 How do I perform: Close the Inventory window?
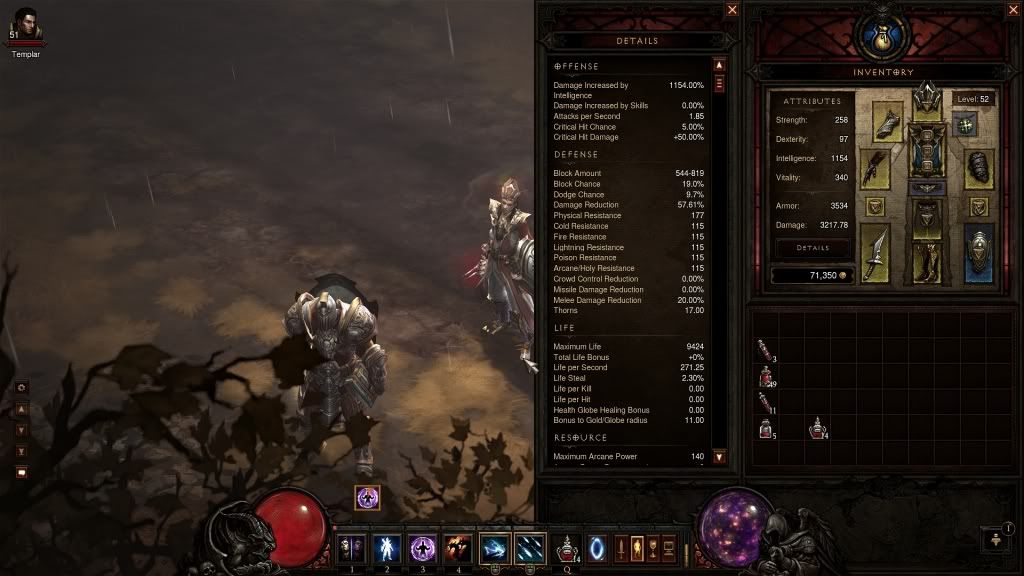pyautogui.click(x=1011, y=10)
